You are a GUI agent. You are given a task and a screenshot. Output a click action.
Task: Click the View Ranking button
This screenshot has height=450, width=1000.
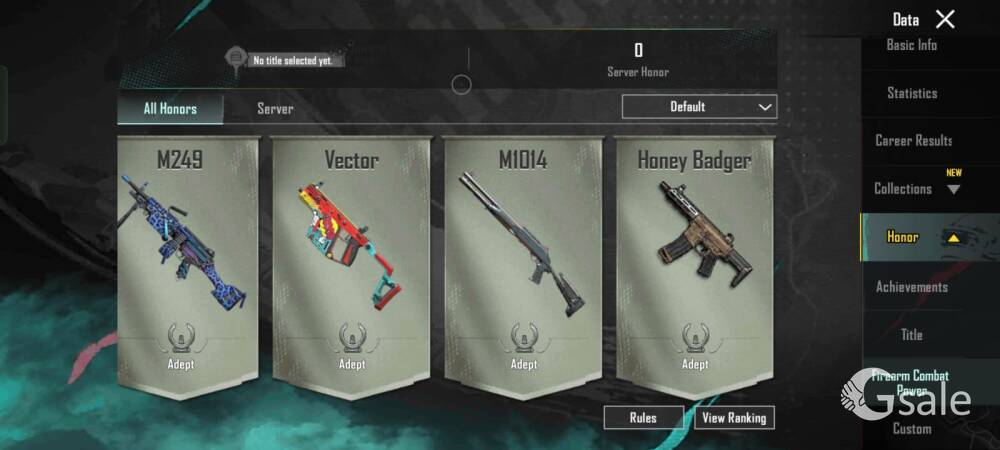[734, 418]
